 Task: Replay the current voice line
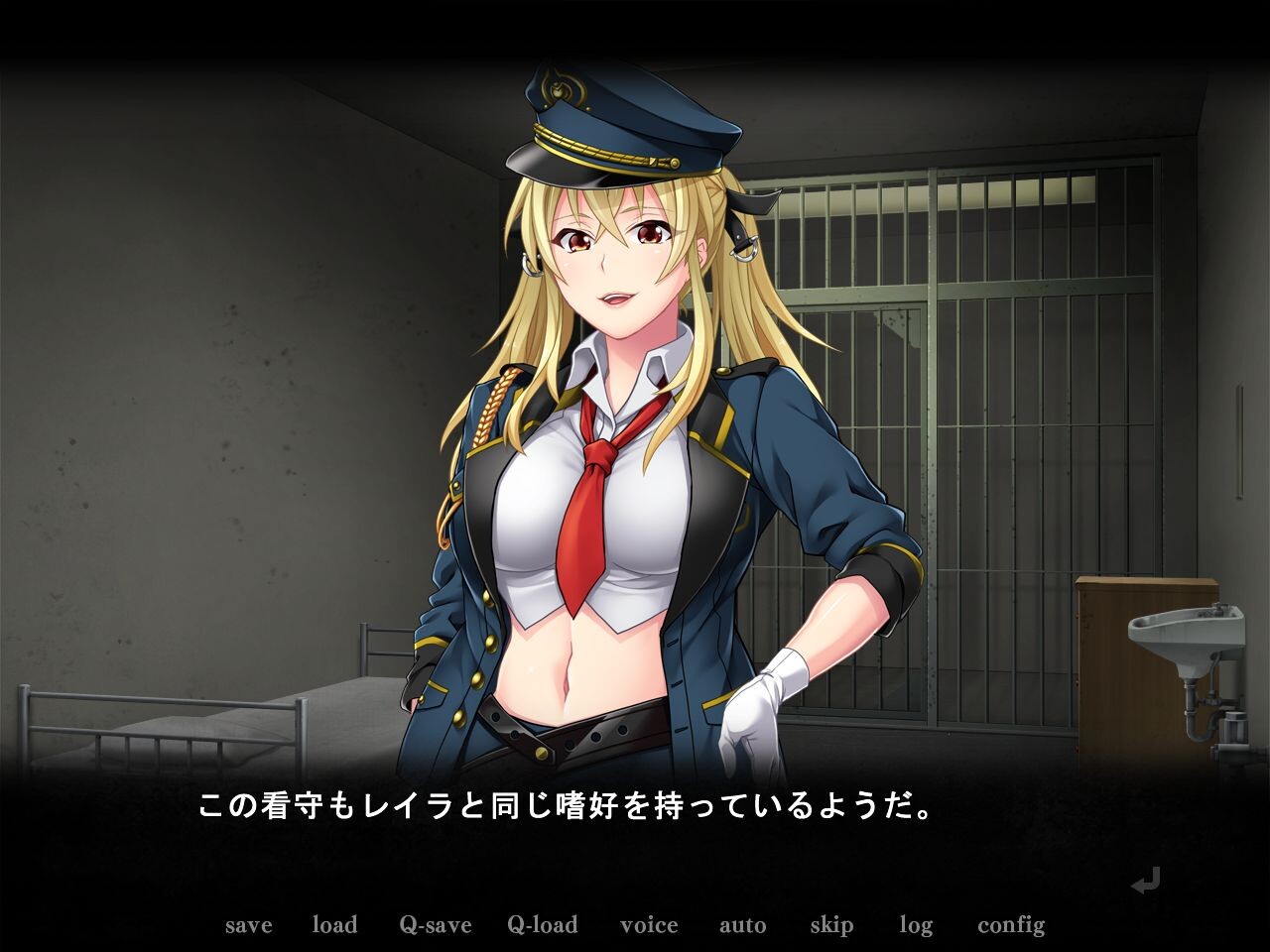(x=650, y=925)
